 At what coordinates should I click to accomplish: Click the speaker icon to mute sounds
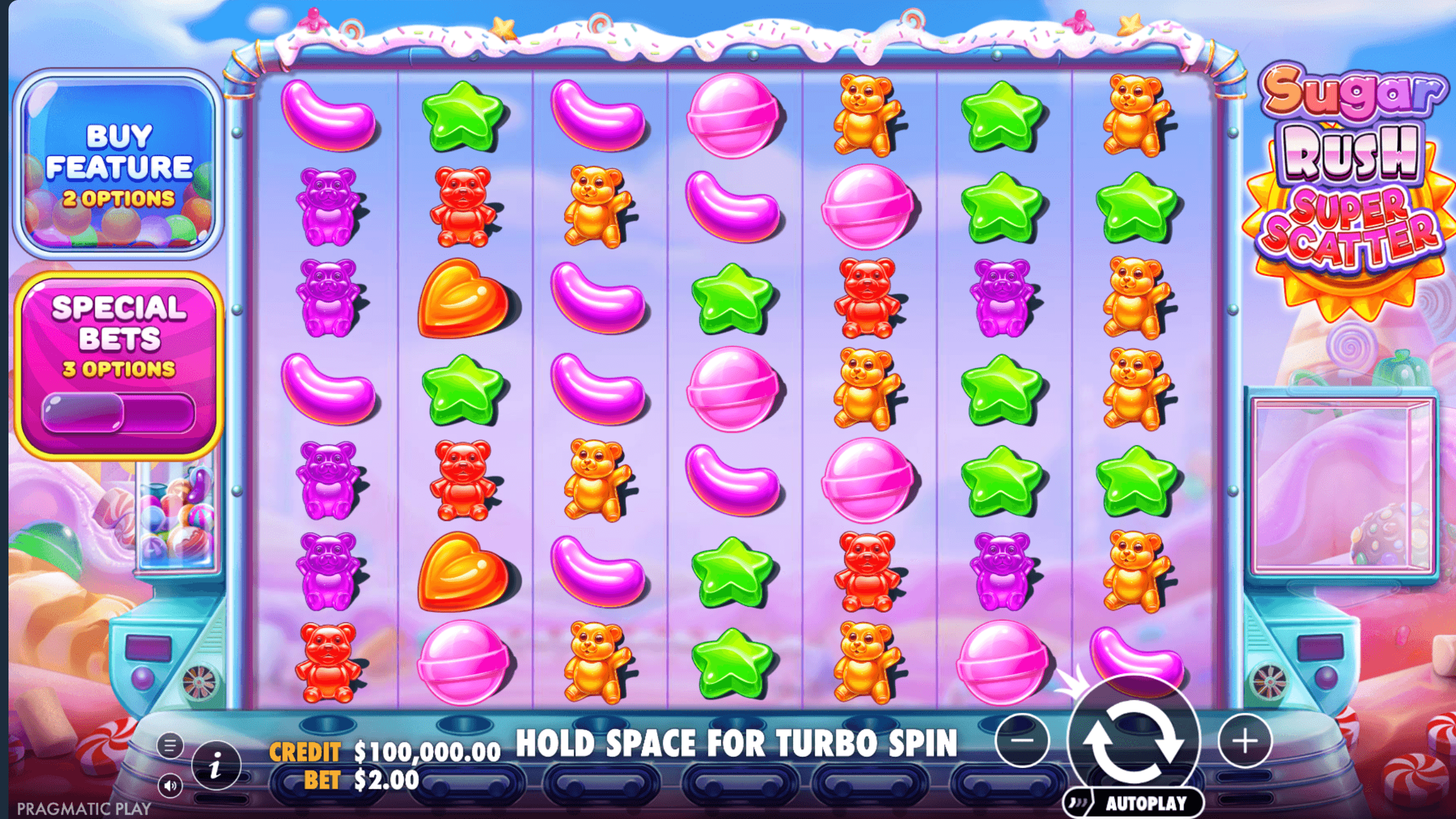click(169, 786)
